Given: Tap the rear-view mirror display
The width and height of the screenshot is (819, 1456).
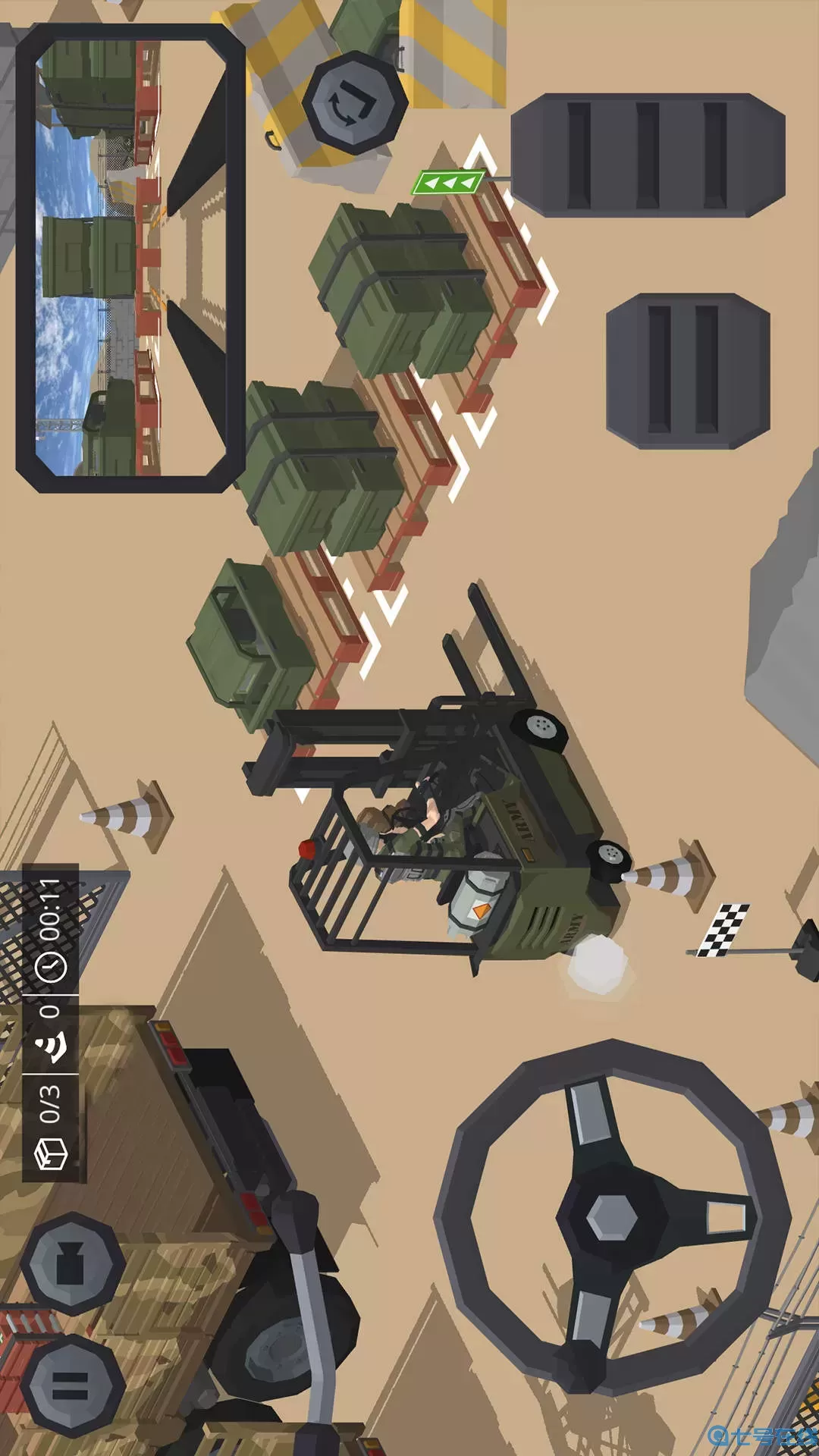Looking at the screenshot, I should click(130, 258).
